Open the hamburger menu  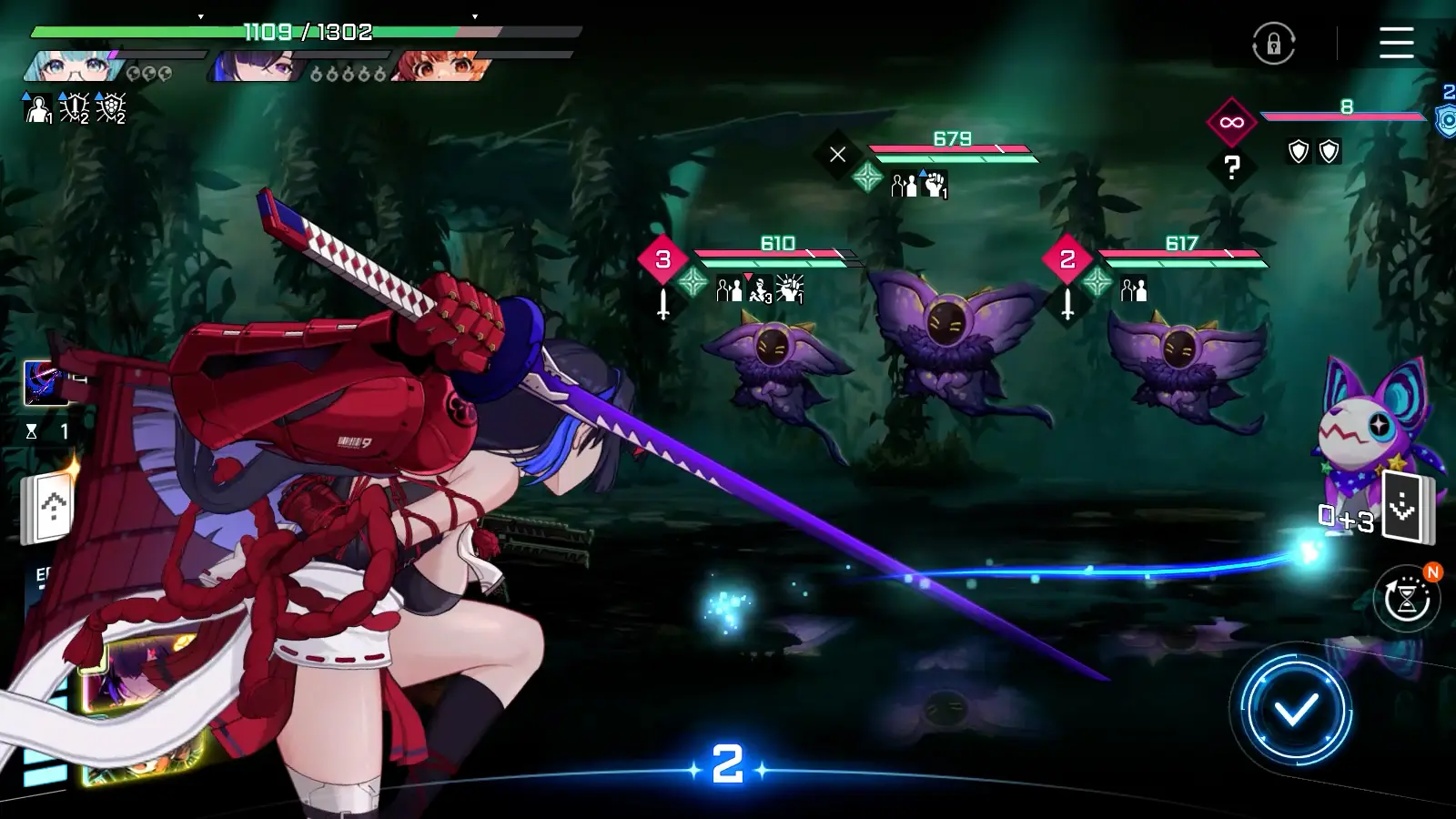pos(1396,43)
